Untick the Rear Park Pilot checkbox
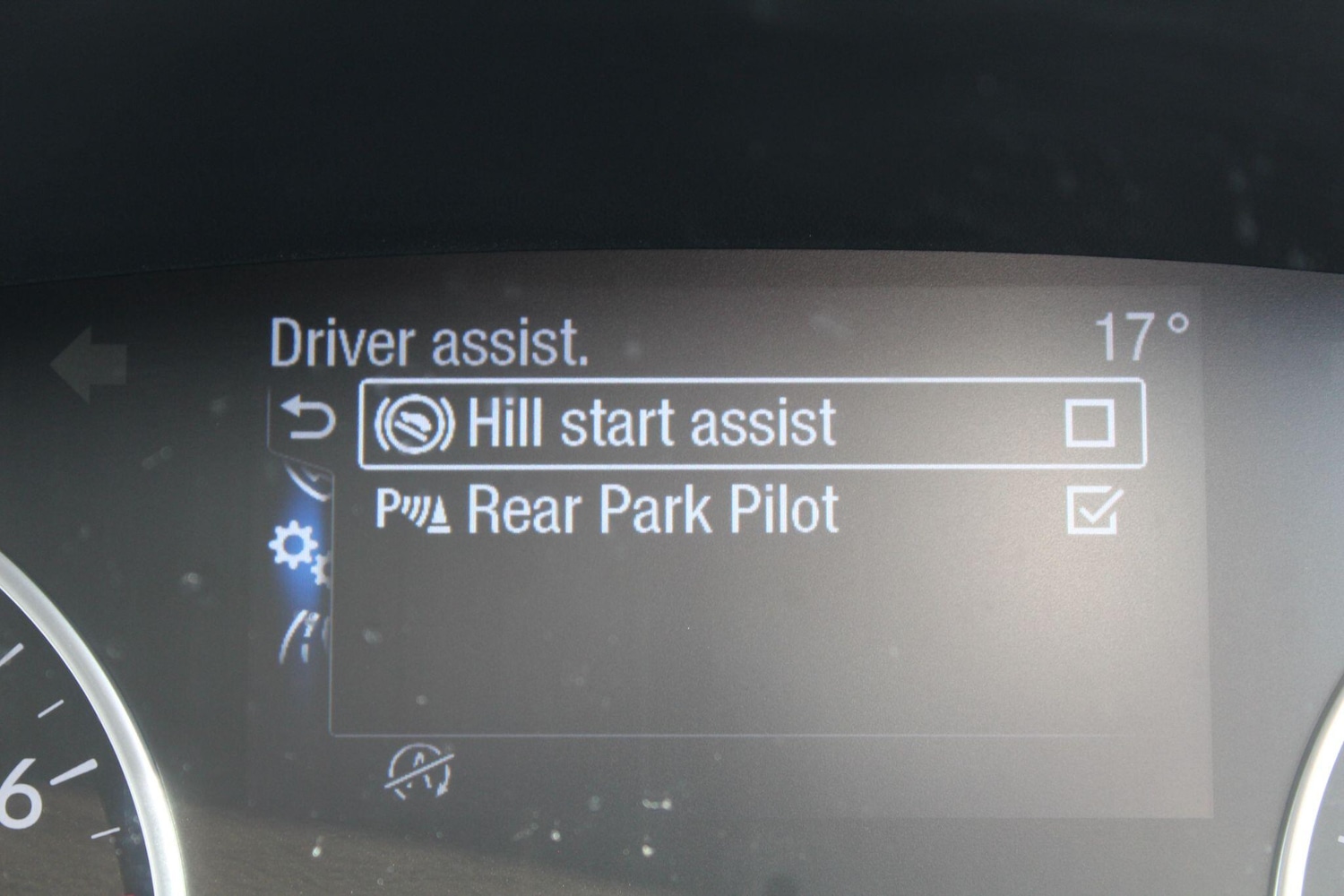 point(1093,512)
